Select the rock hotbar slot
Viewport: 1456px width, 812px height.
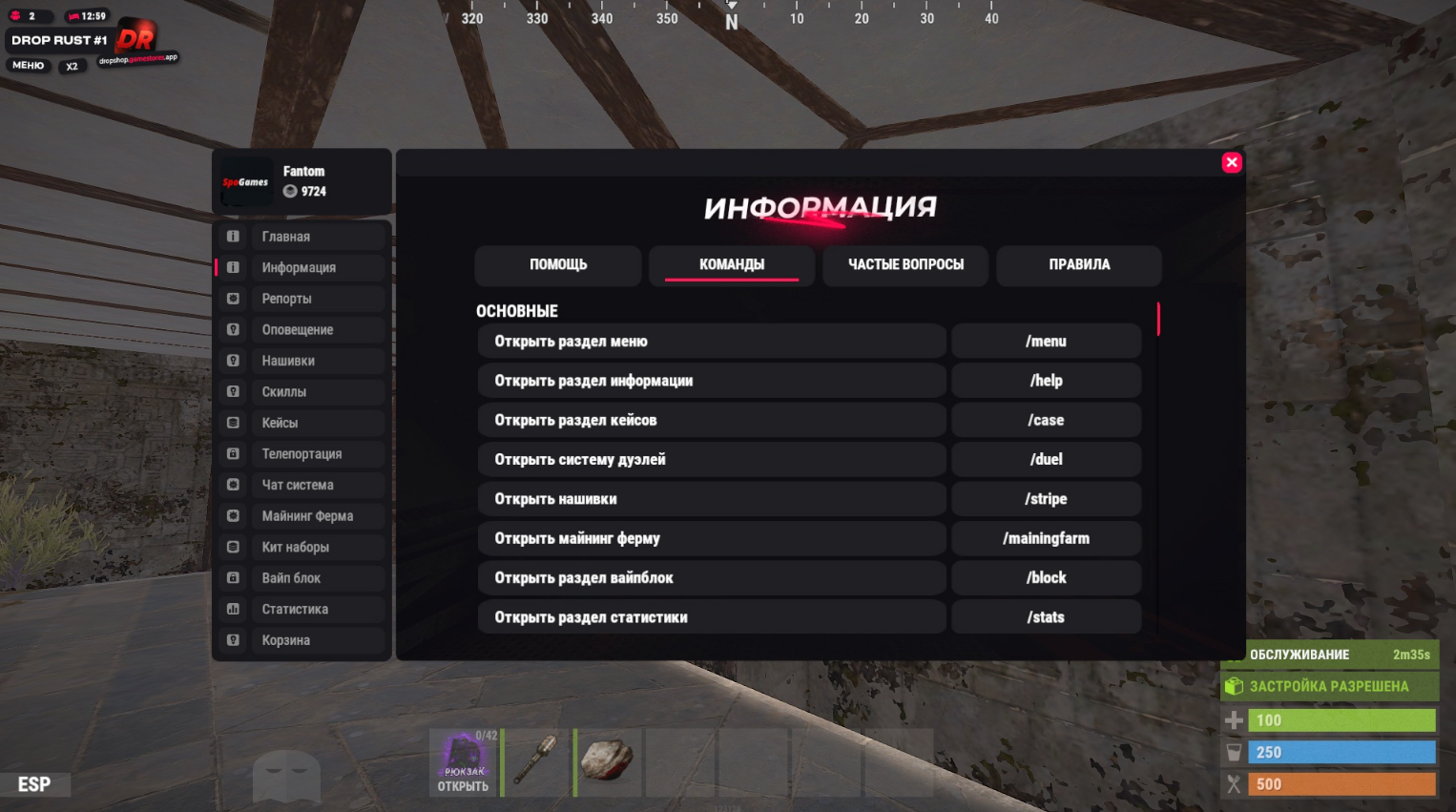[608, 761]
